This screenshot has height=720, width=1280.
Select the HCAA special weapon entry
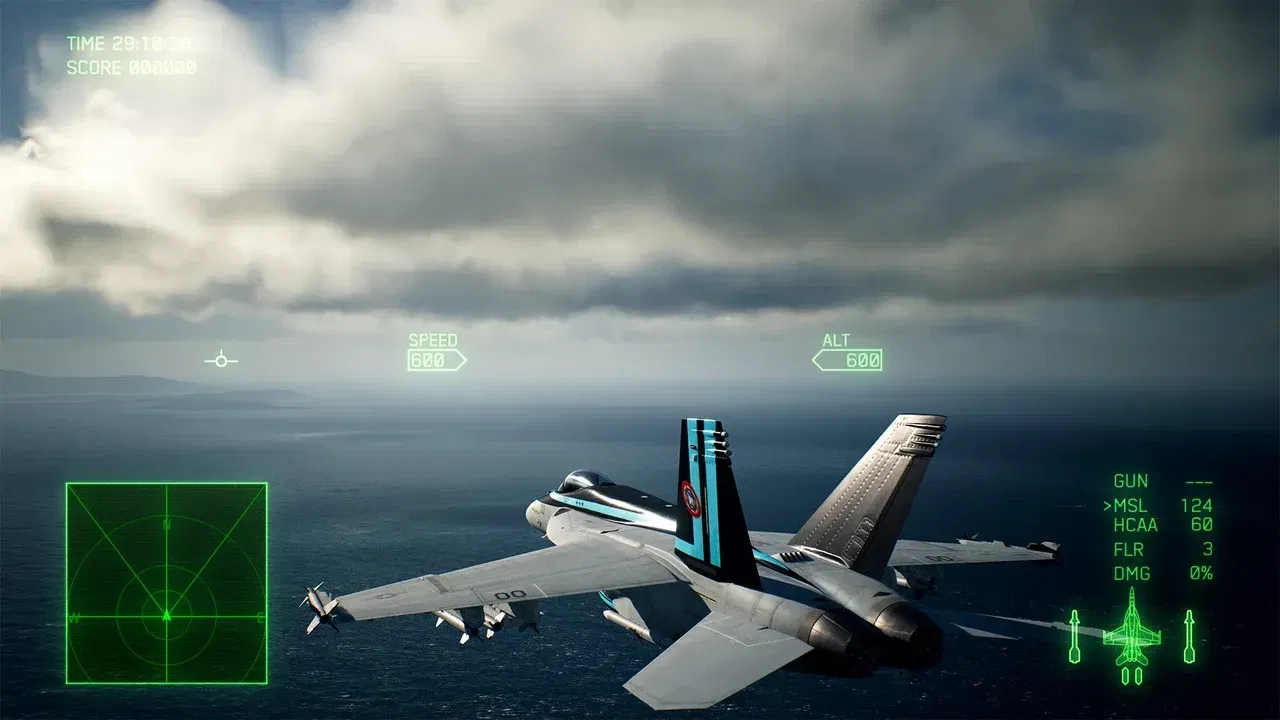(x=1139, y=527)
